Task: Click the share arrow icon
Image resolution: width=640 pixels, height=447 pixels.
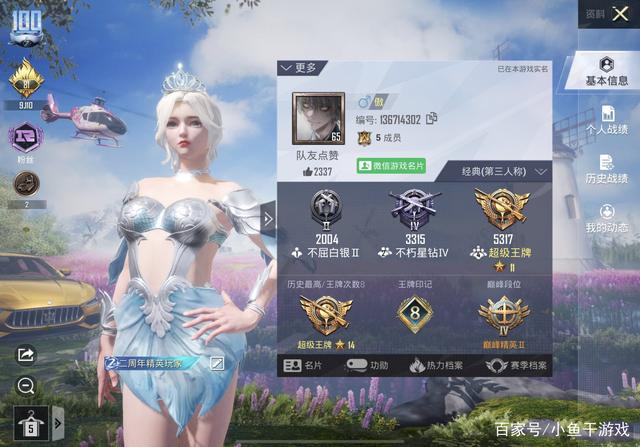Action: click(x=26, y=354)
